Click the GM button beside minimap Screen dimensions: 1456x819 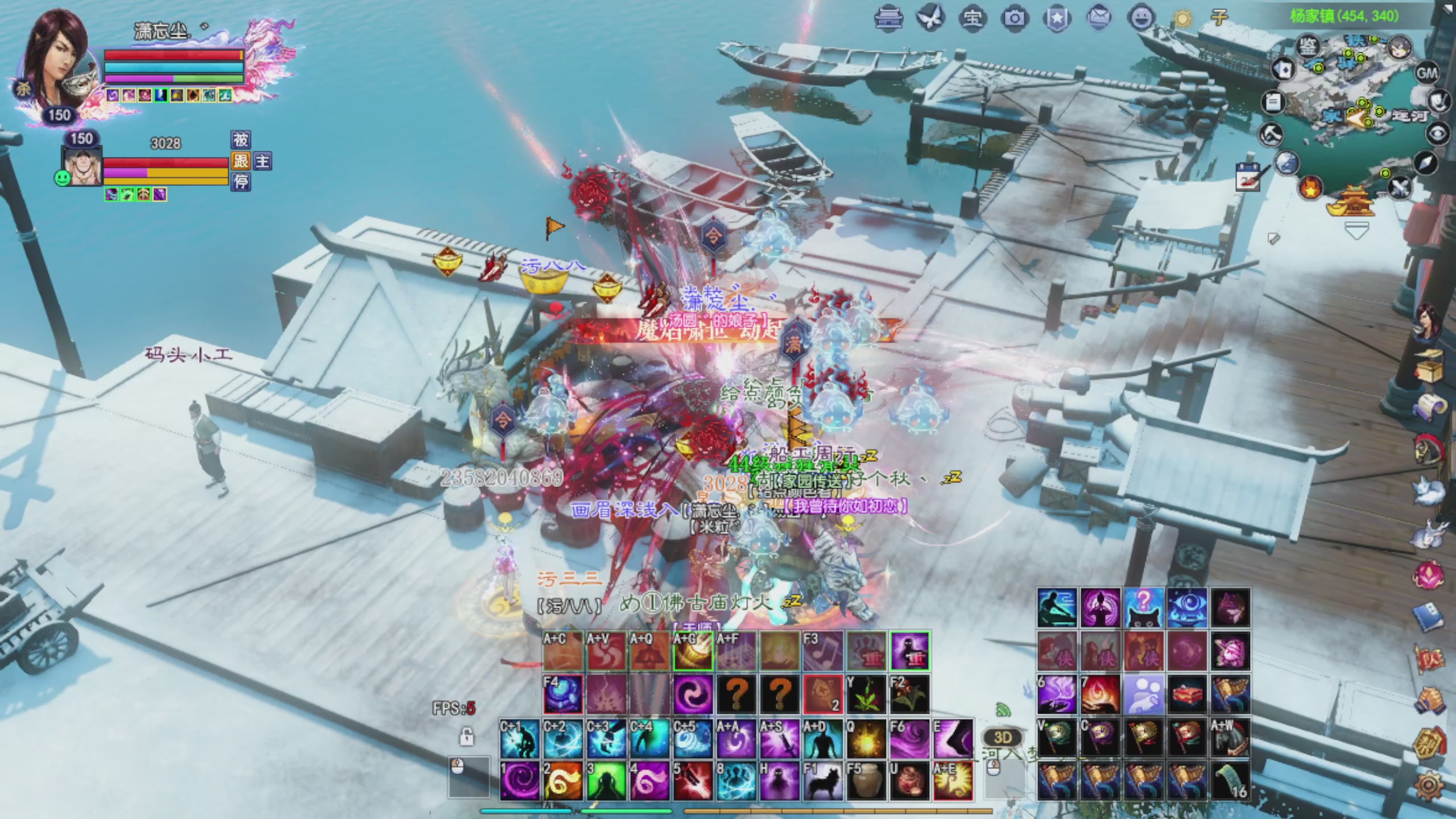tap(1426, 73)
